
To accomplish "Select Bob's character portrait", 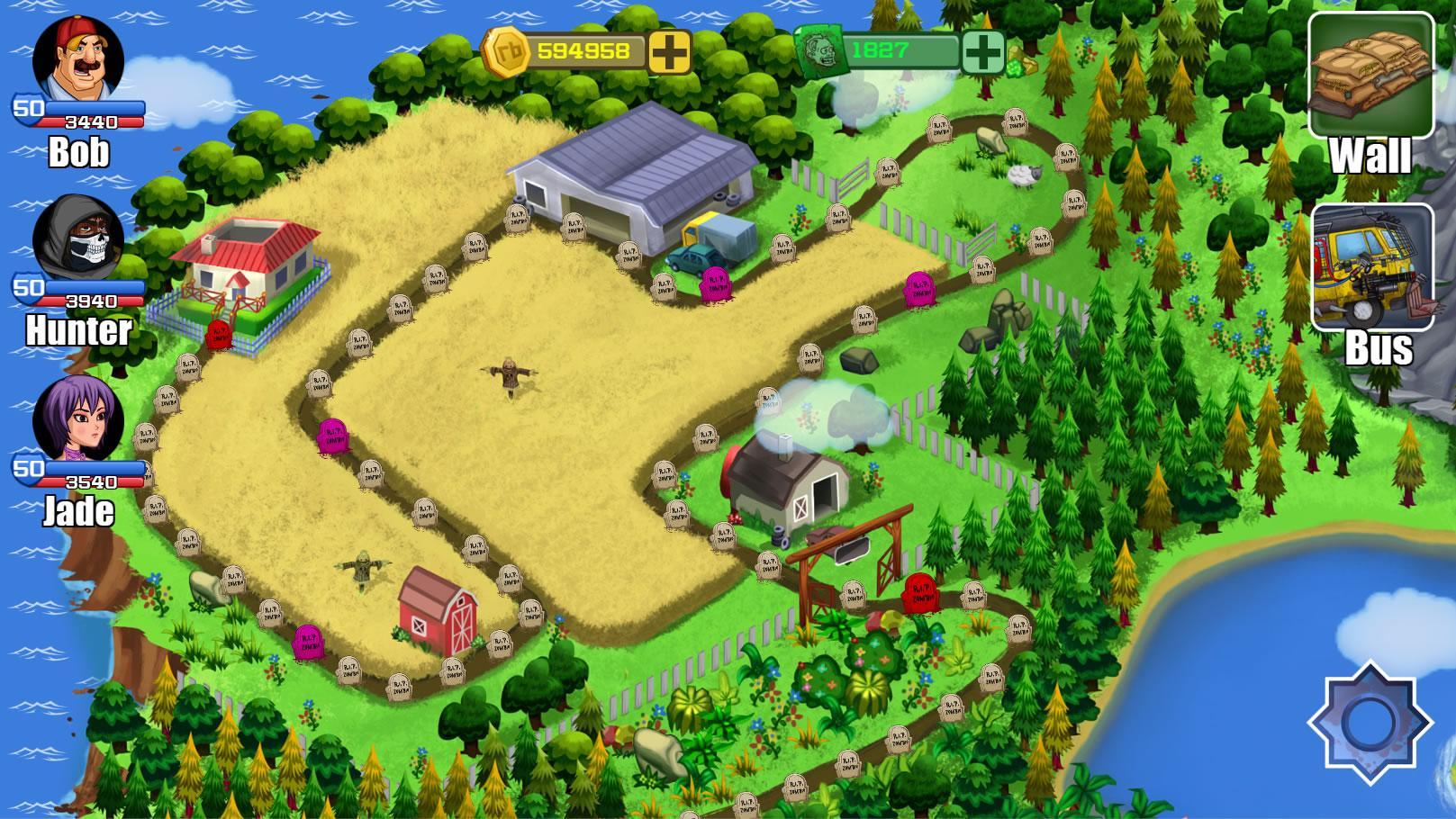I will [77, 60].
